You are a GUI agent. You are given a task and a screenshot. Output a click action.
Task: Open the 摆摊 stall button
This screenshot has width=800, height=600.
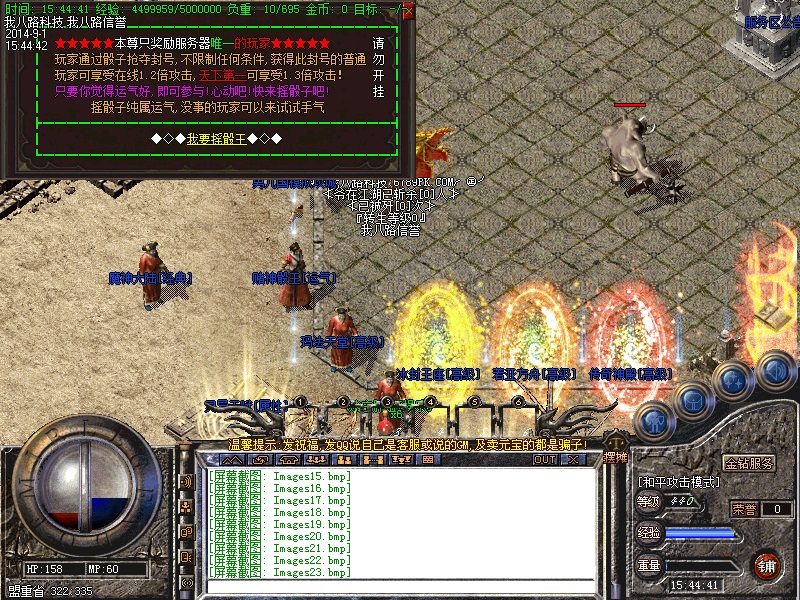[x=616, y=458]
